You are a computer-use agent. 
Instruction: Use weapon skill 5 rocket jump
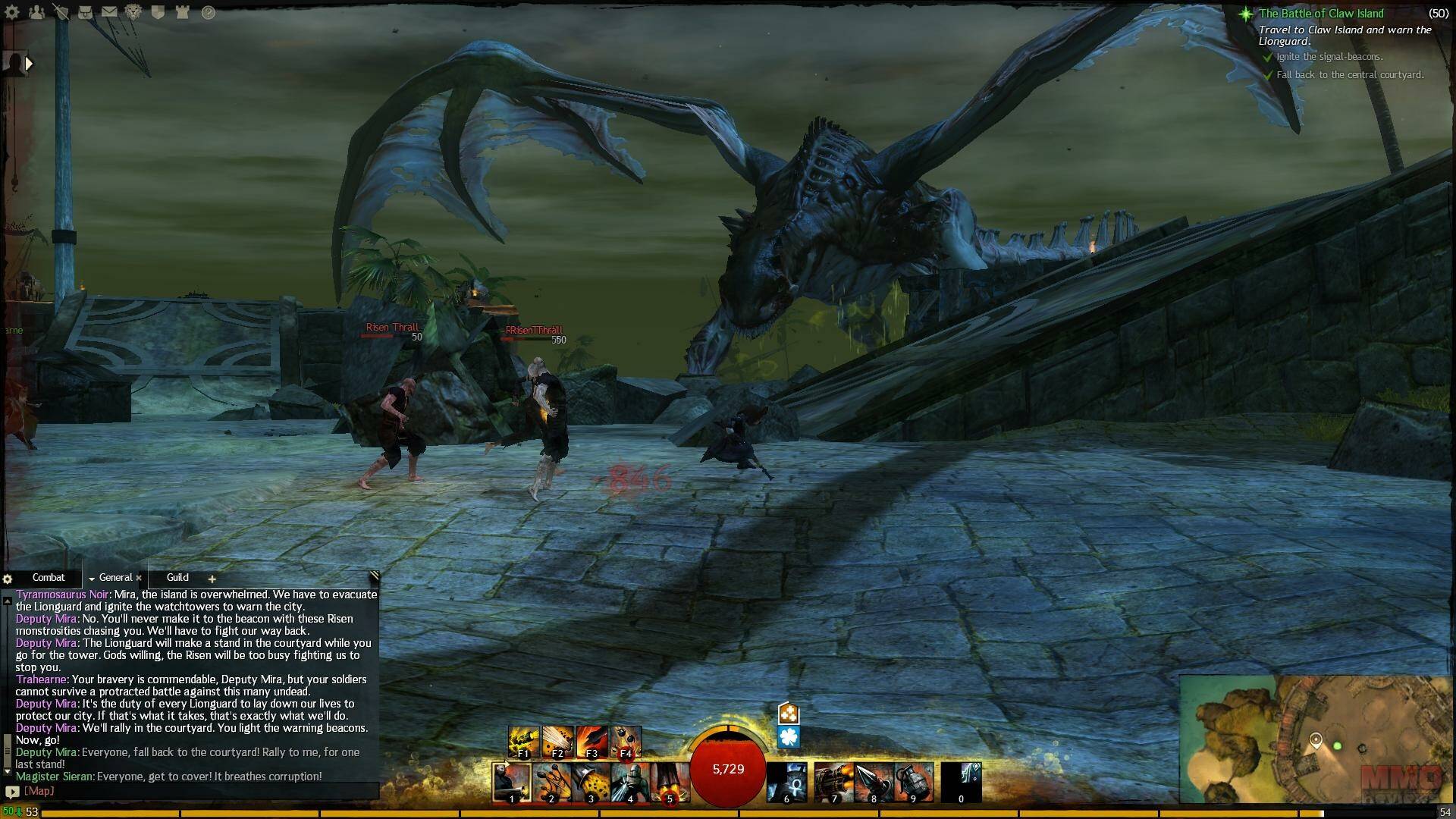670,782
